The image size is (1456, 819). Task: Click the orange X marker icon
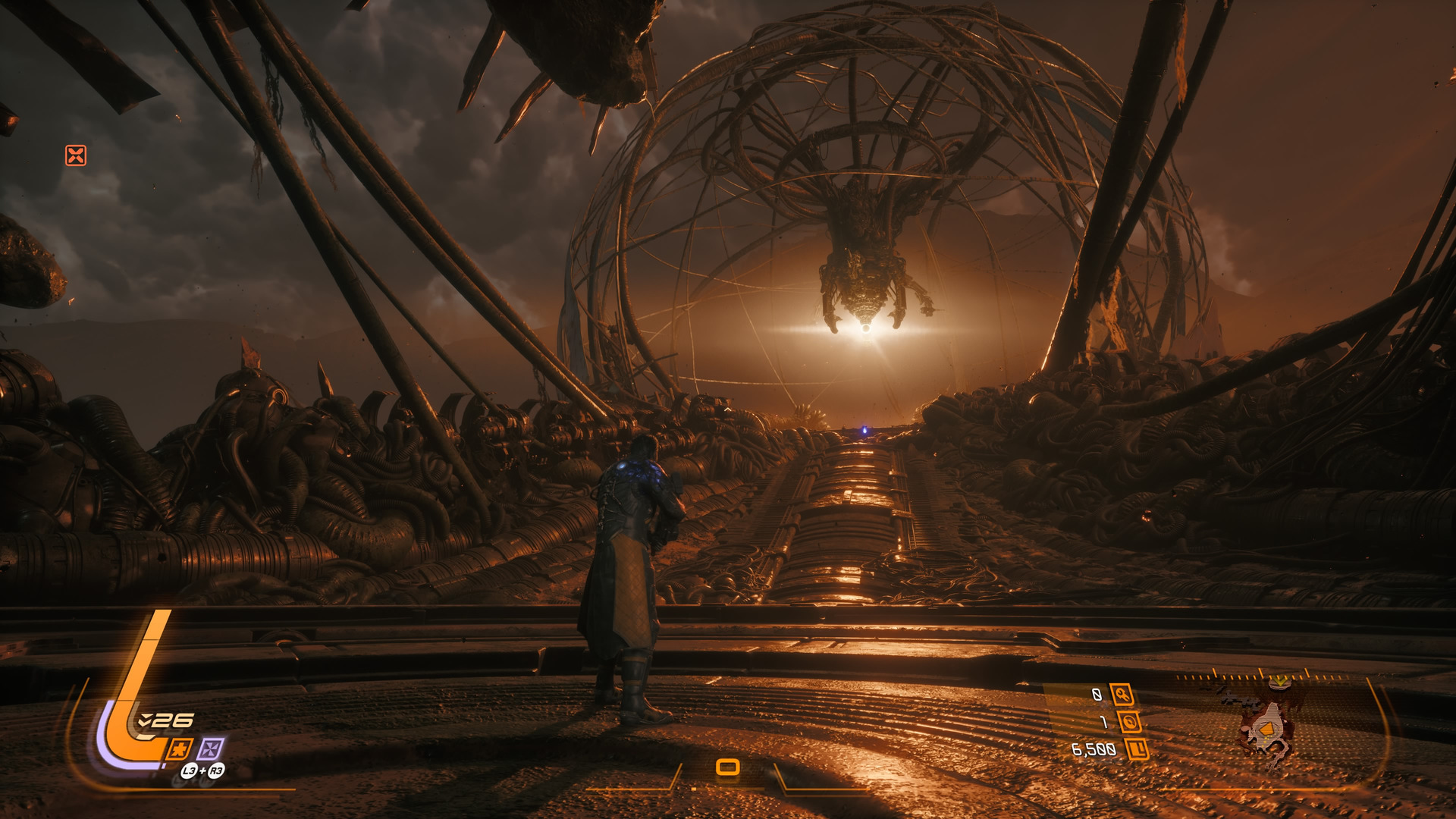(x=76, y=155)
